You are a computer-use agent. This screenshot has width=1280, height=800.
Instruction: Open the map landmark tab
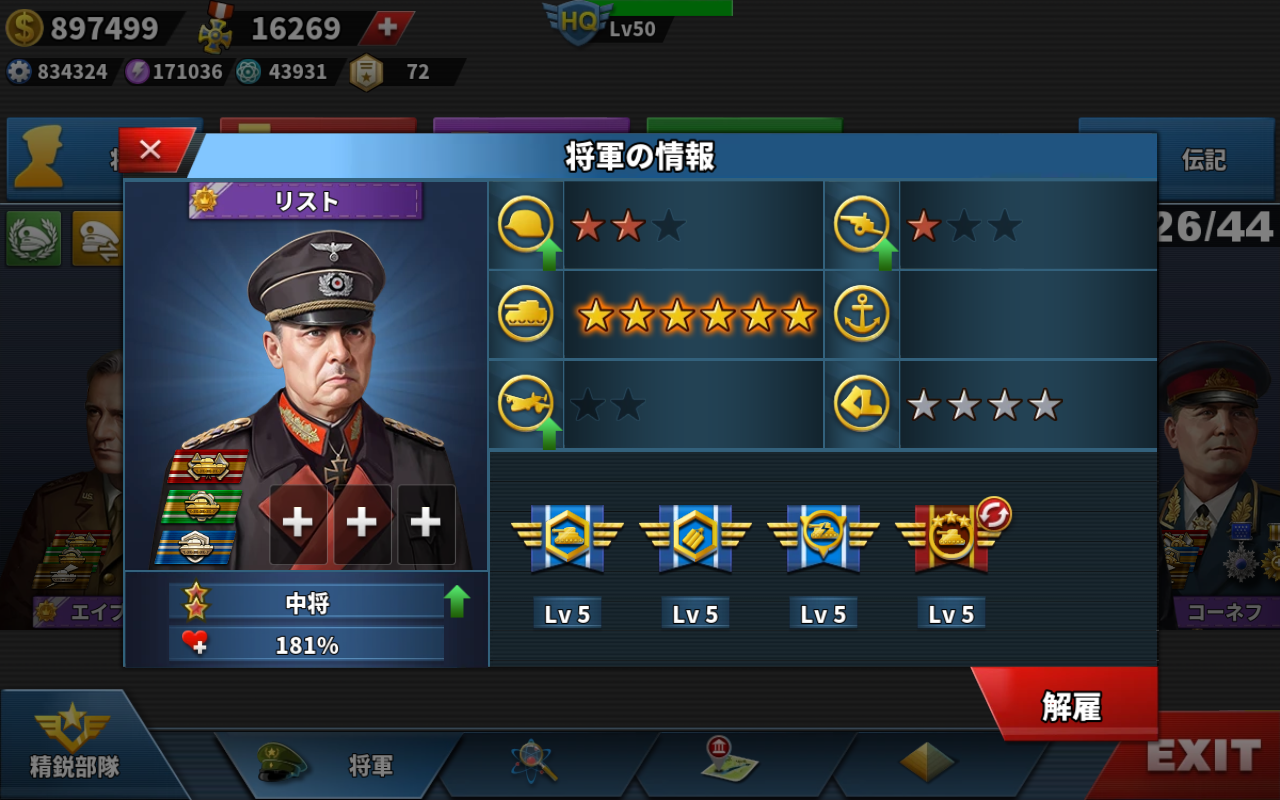(730, 762)
